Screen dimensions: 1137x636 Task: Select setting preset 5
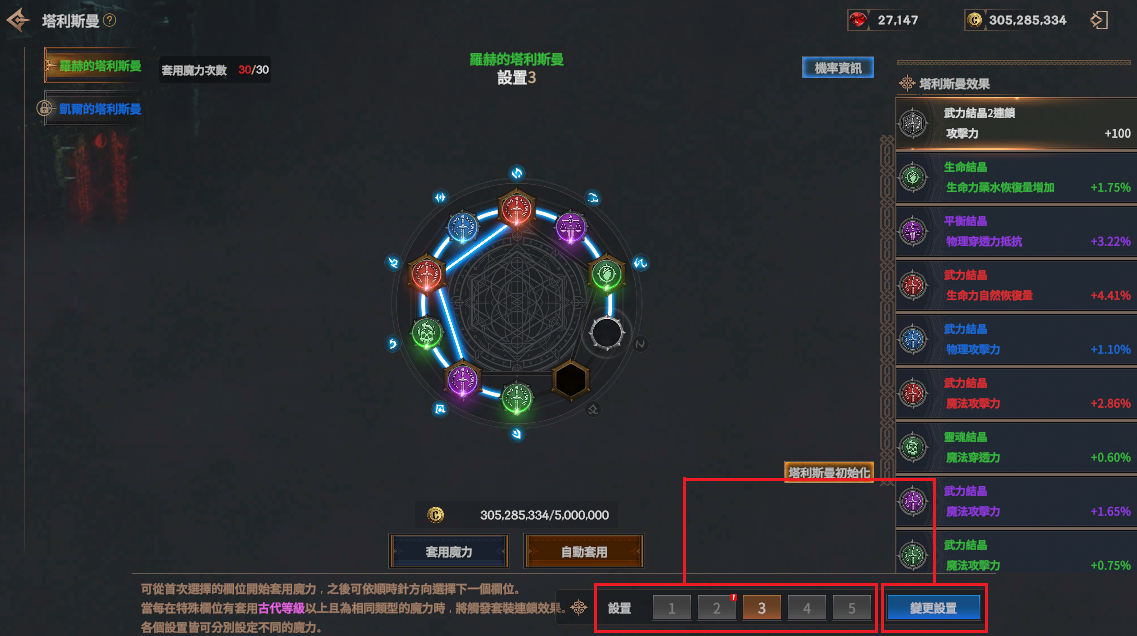[851, 608]
